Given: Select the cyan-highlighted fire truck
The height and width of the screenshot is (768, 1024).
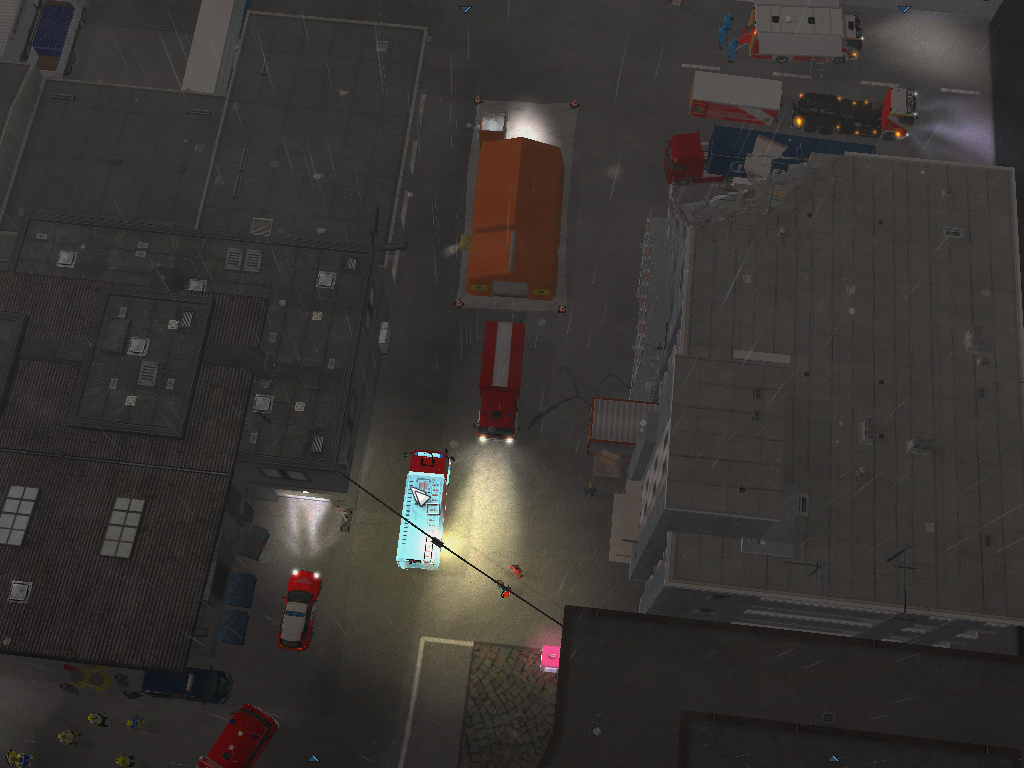Looking at the screenshot, I should (x=424, y=512).
